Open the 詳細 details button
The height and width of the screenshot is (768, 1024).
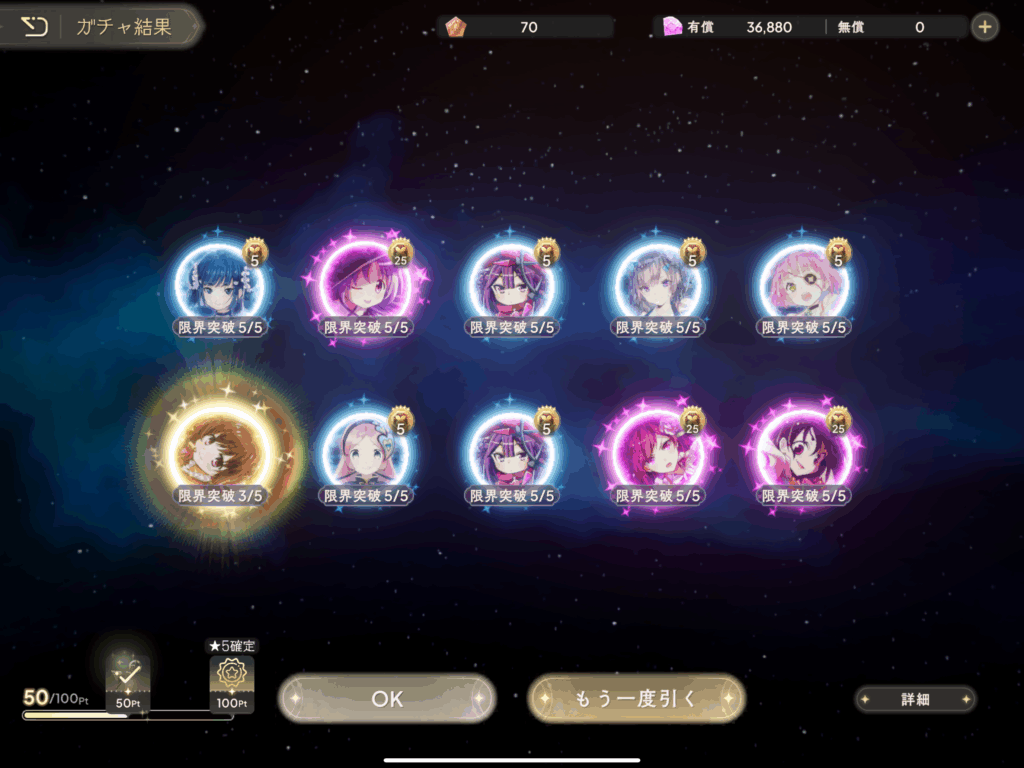coord(915,699)
